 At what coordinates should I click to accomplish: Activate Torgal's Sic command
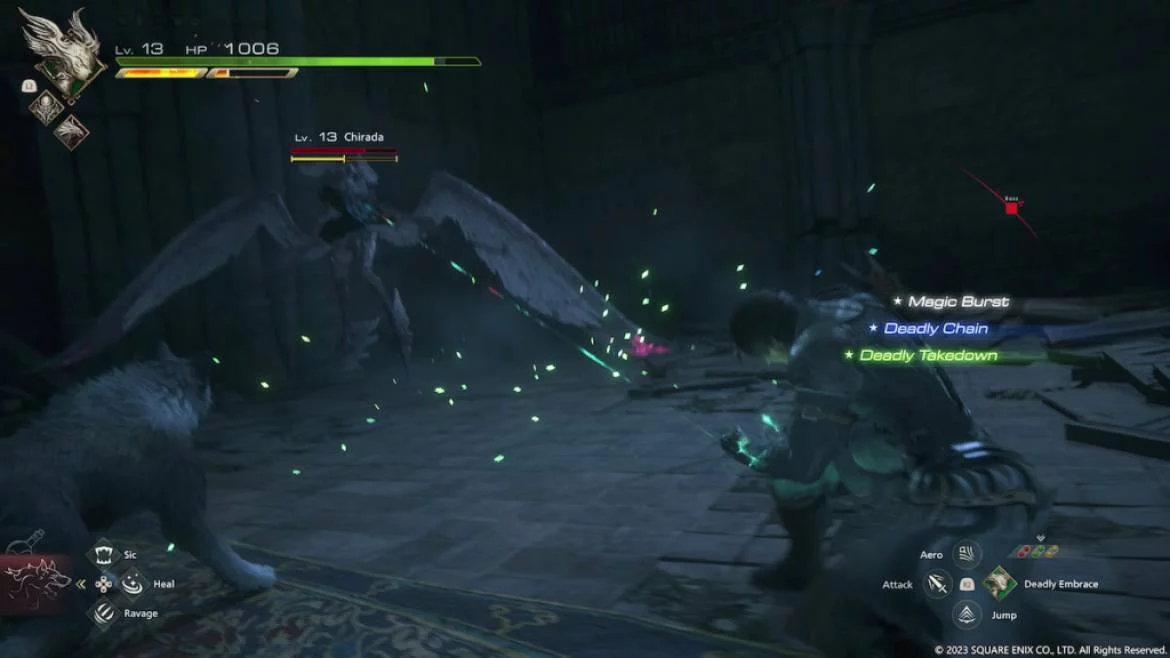click(104, 555)
